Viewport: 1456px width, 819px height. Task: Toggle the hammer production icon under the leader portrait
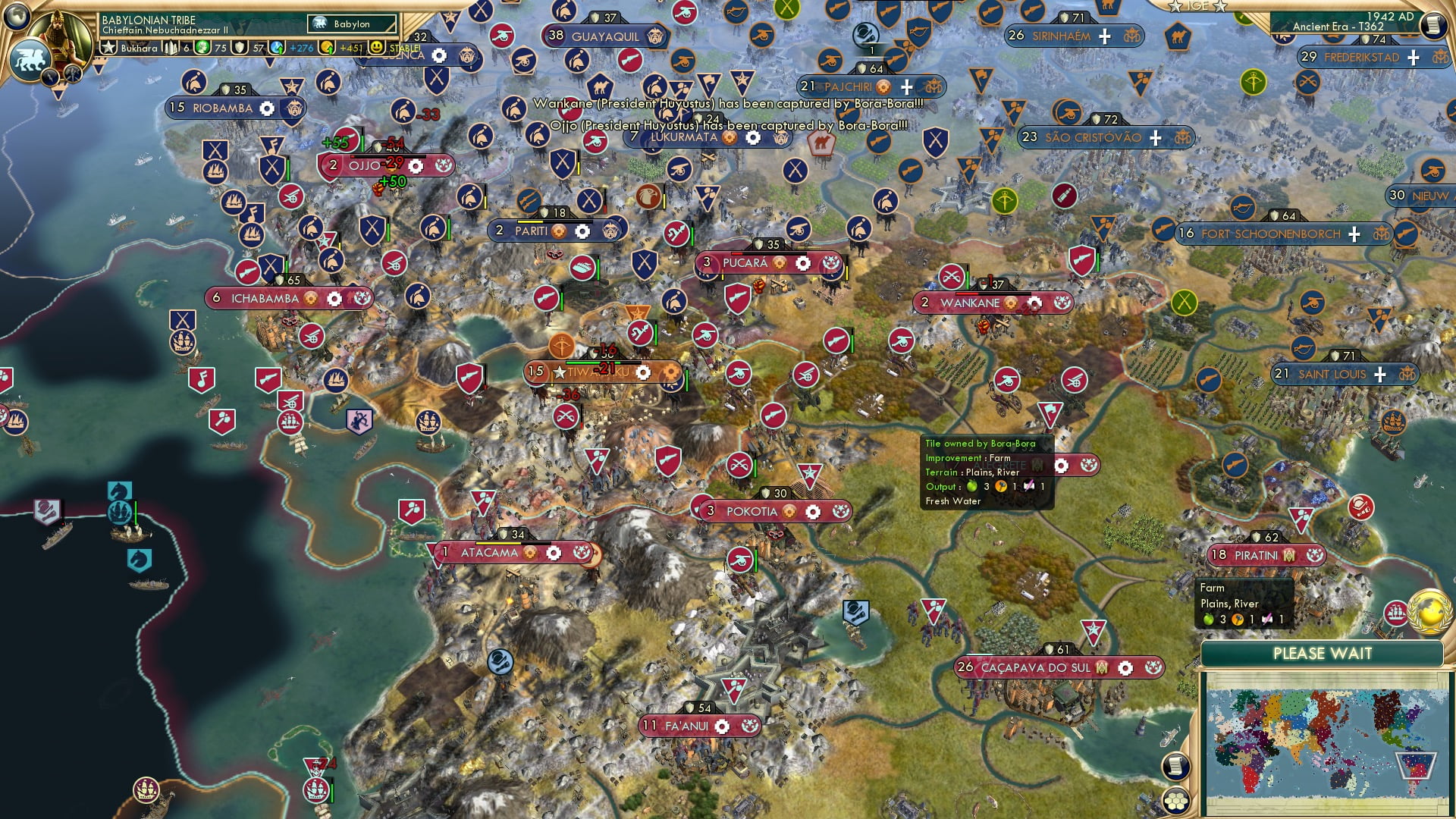tap(73, 74)
